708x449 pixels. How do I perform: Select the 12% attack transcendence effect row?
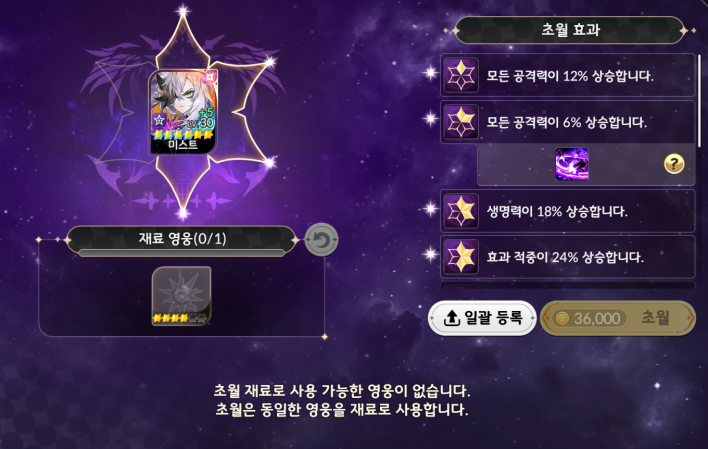click(x=570, y=76)
